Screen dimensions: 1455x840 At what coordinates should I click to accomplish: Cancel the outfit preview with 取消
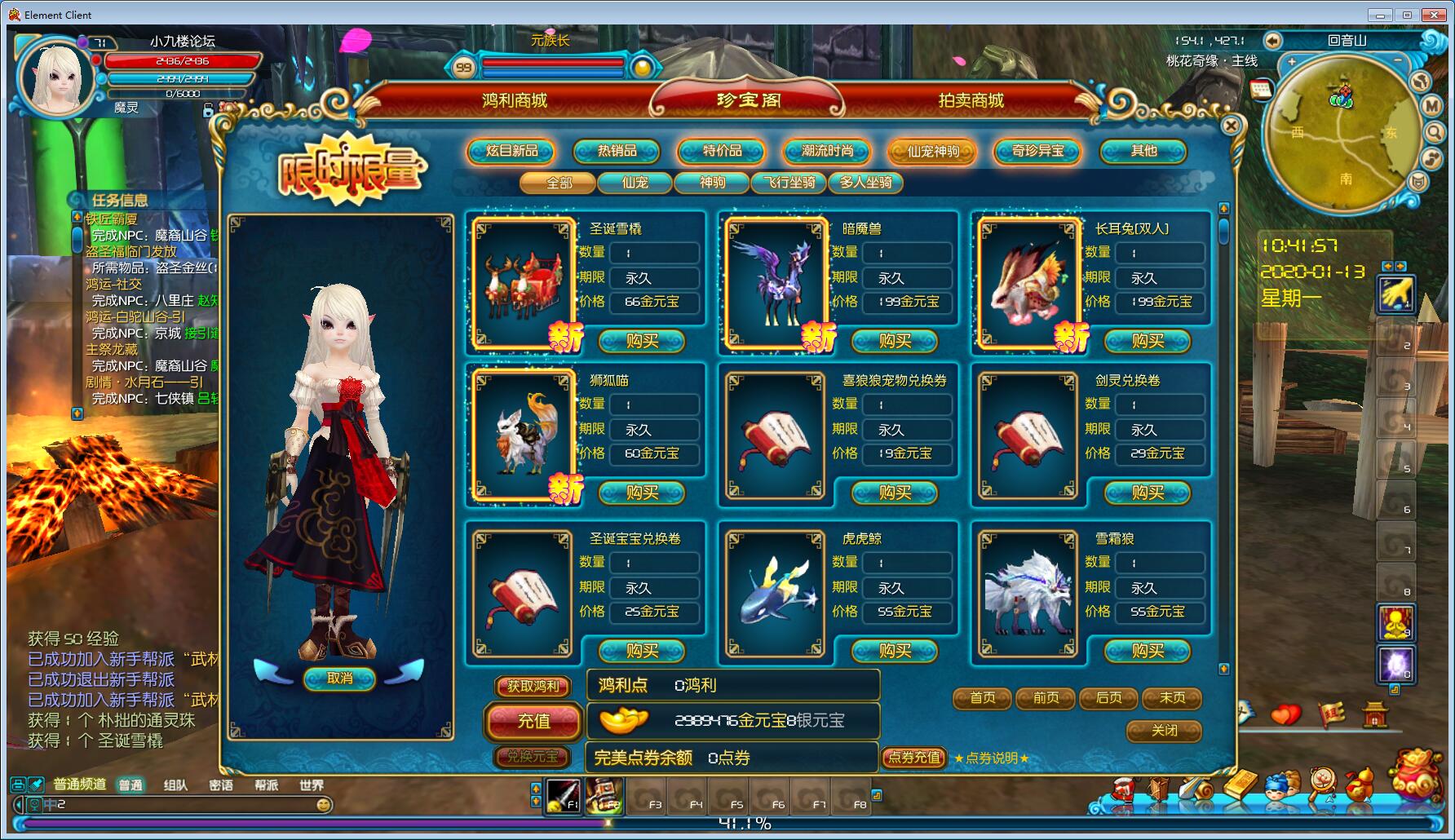point(339,678)
